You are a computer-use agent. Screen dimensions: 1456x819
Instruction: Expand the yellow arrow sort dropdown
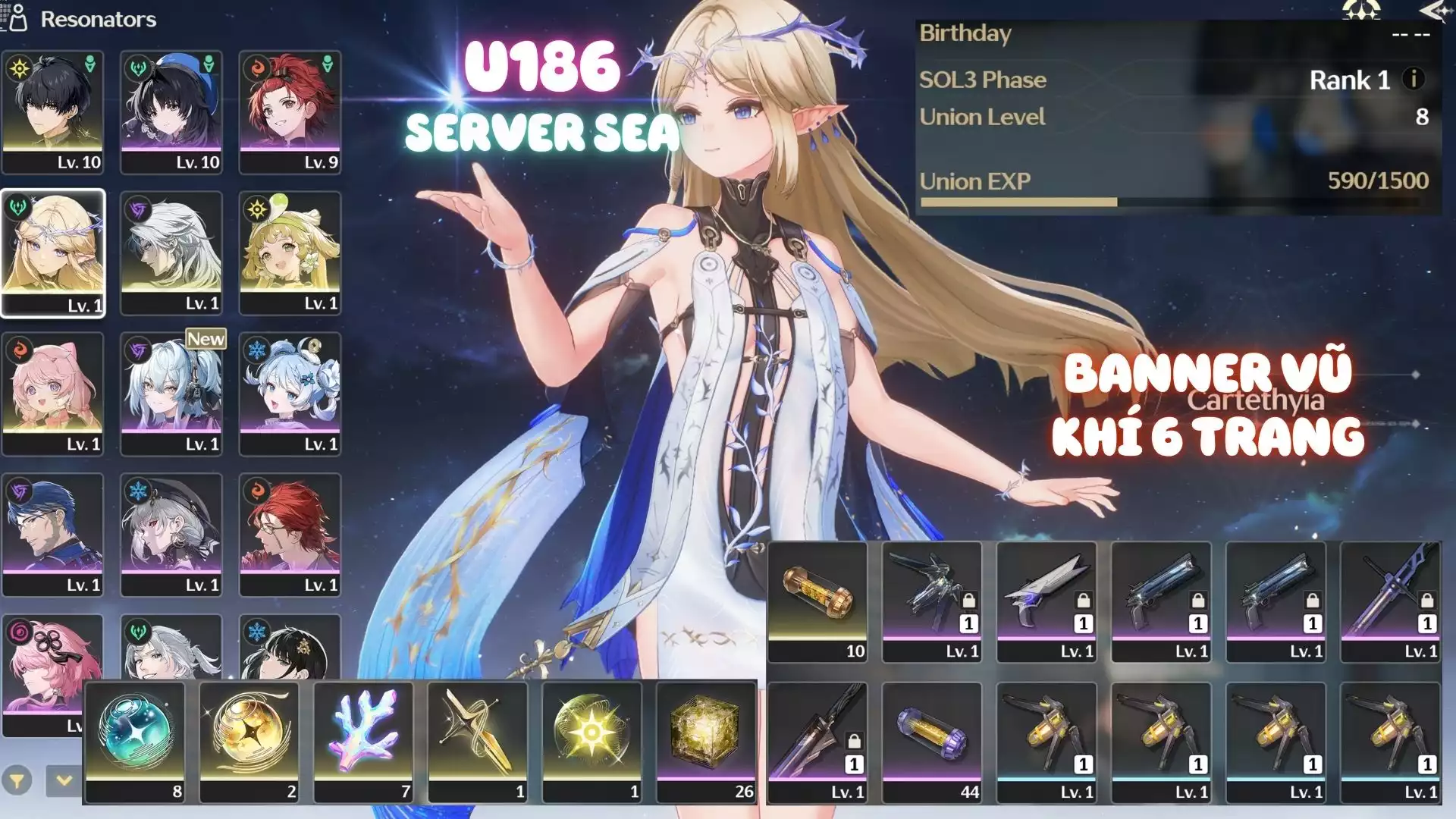[x=64, y=780]
